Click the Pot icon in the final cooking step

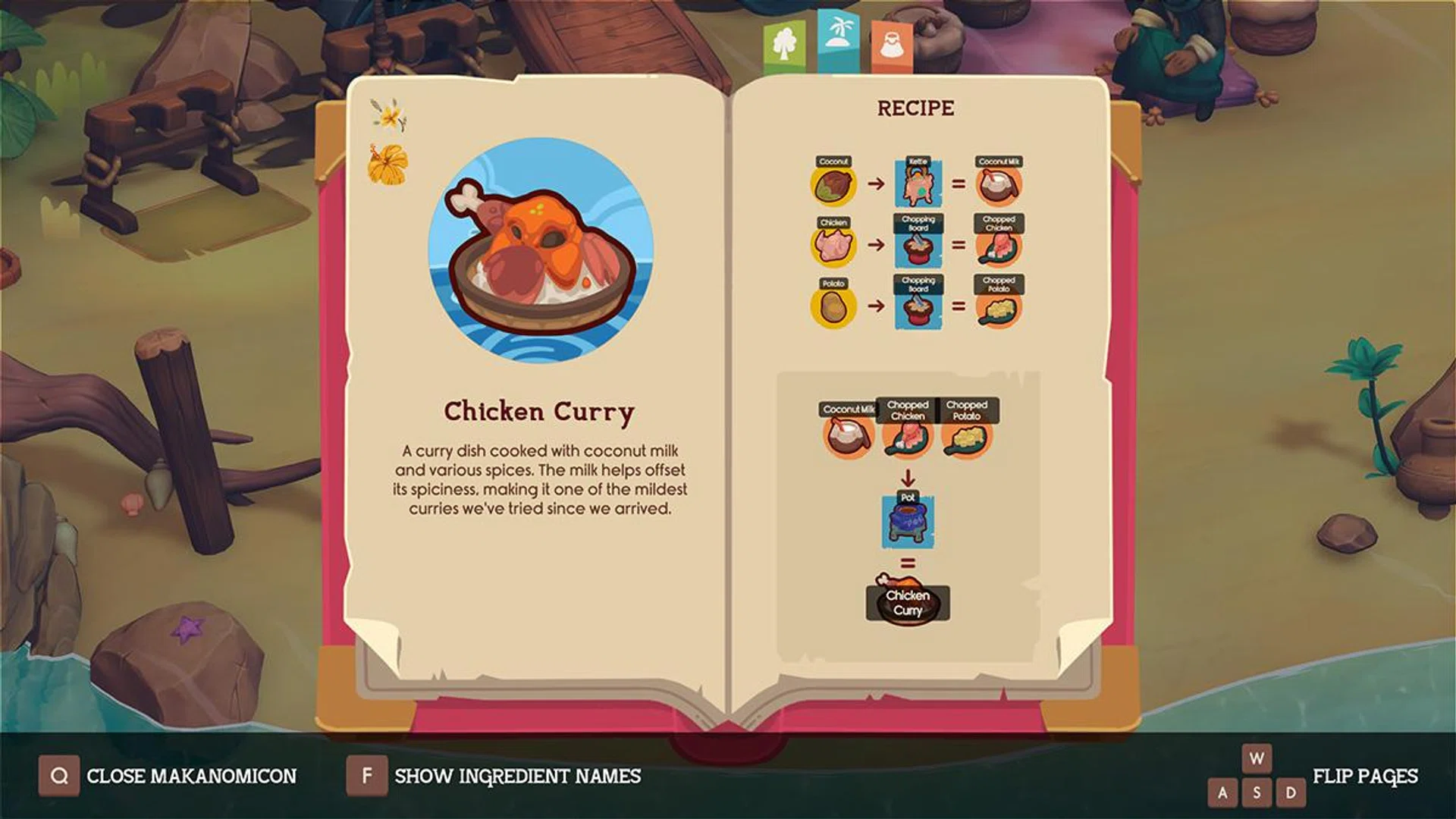[x=908, y=520]
